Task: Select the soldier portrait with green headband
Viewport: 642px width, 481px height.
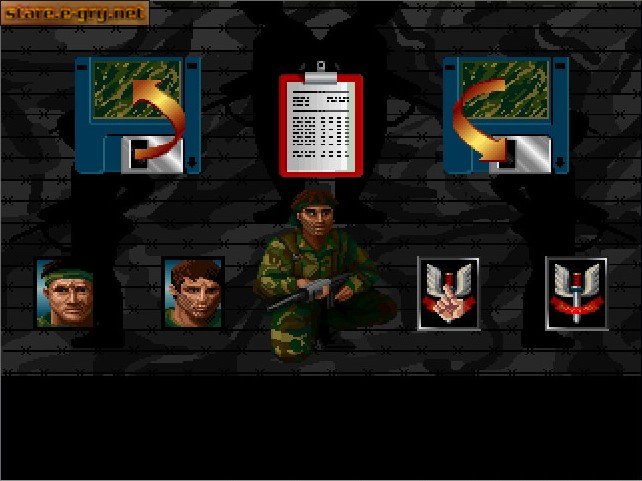Action: pyautogui.click(x=65, y=292)
